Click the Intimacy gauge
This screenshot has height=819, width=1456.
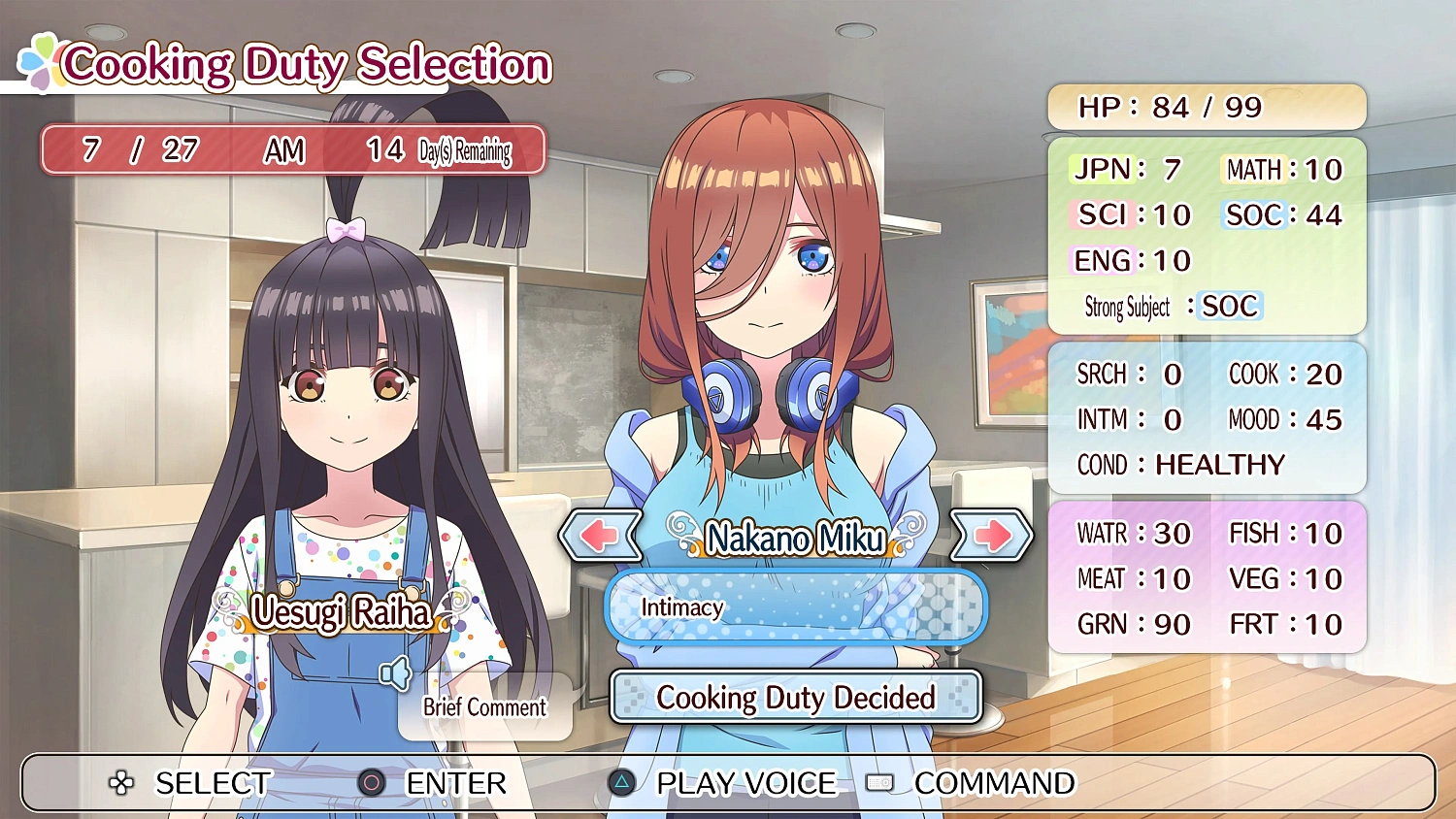(x=794, y=607)
